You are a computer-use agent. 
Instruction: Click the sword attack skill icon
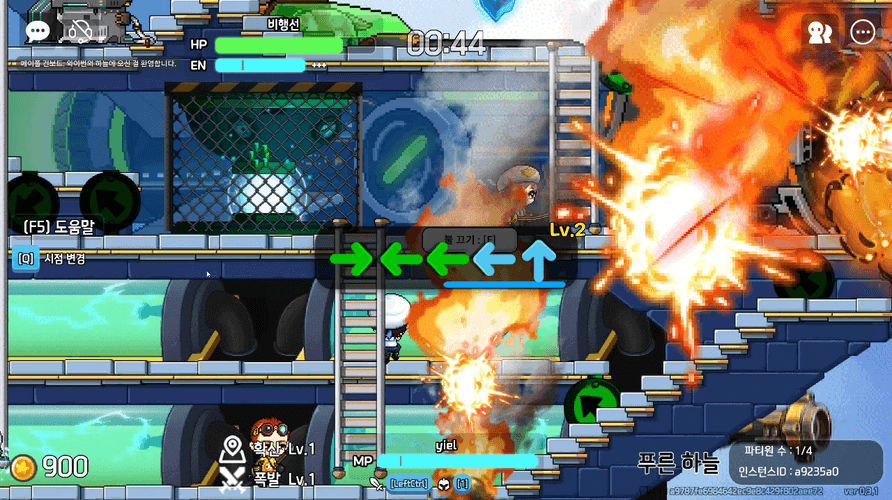(x=376, y=484)
